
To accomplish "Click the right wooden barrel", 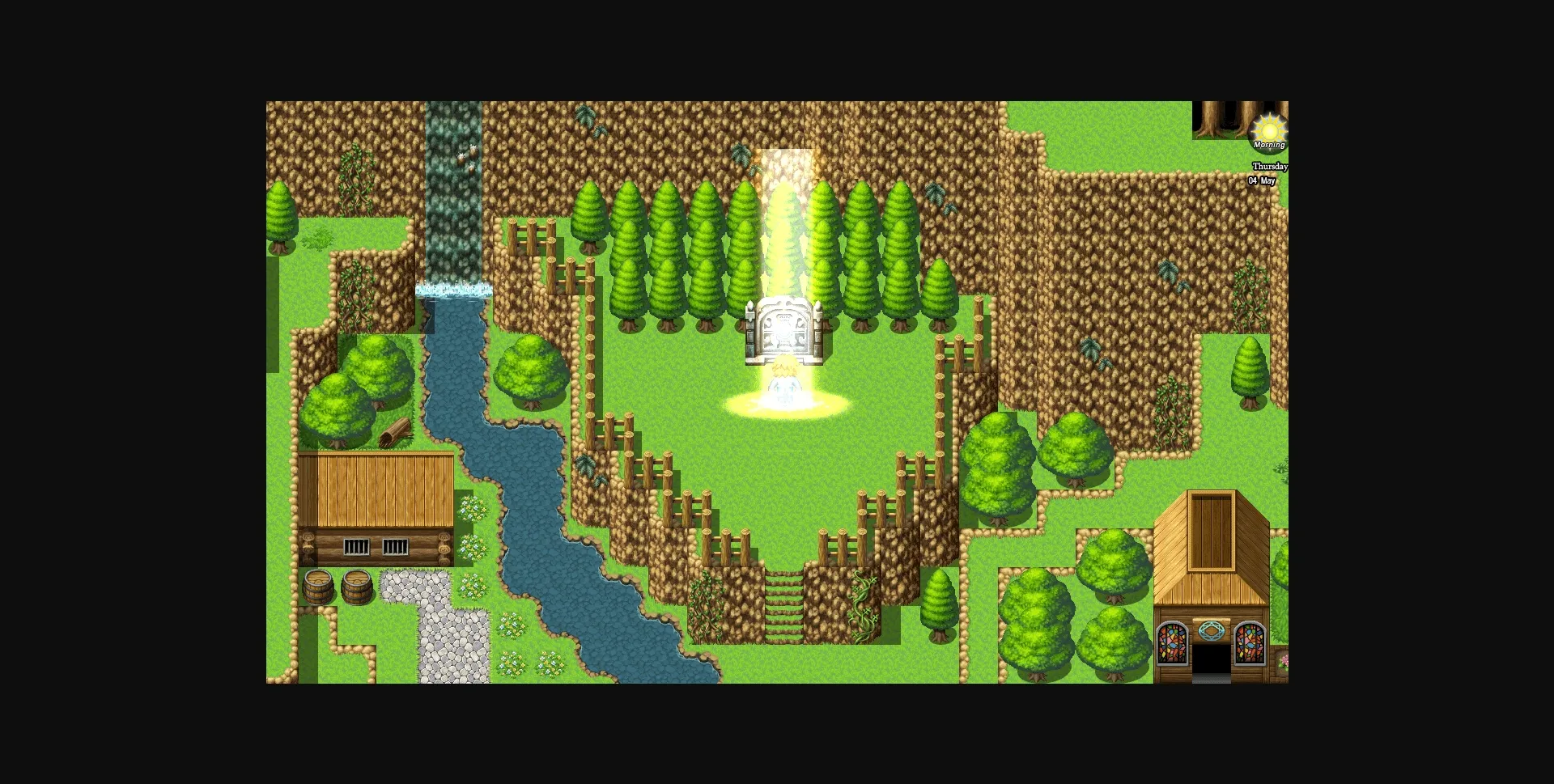I will [x=357, y=586].
